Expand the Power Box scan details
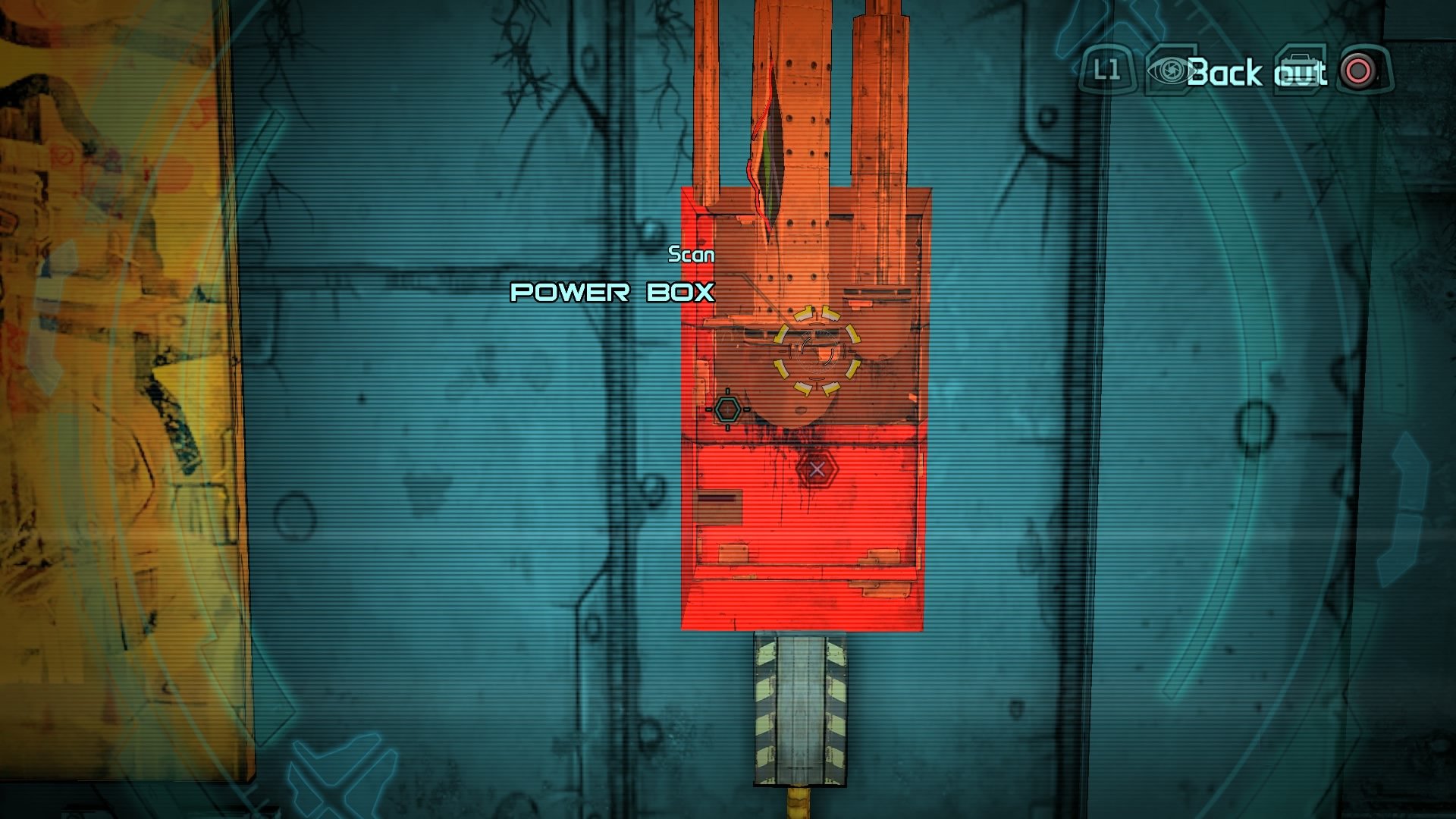The image size is (1456, 819). [613, 292]
